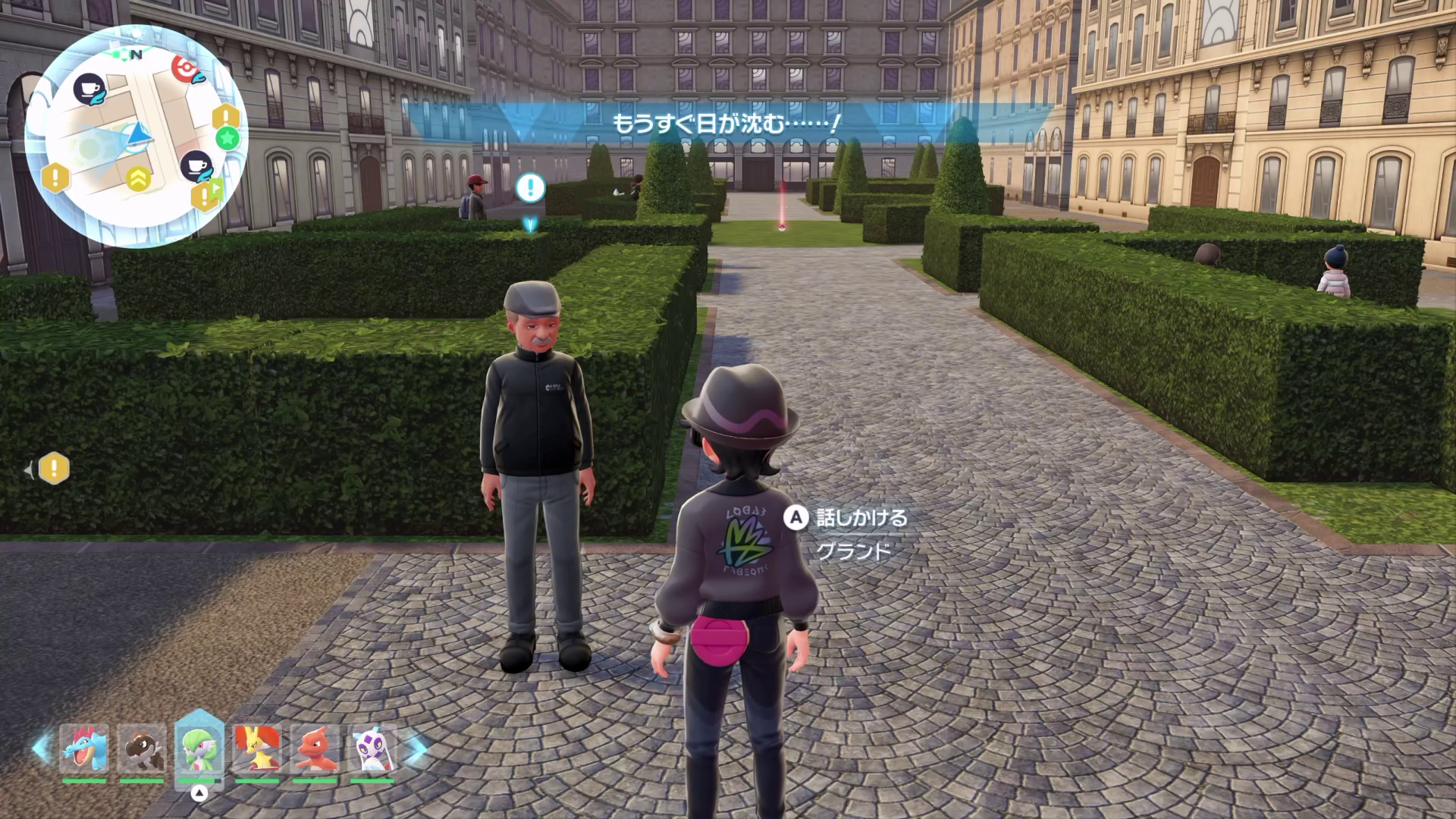Click the blue player arrow on the minimap
This screenshot has width=1456, height=819.
138,135
